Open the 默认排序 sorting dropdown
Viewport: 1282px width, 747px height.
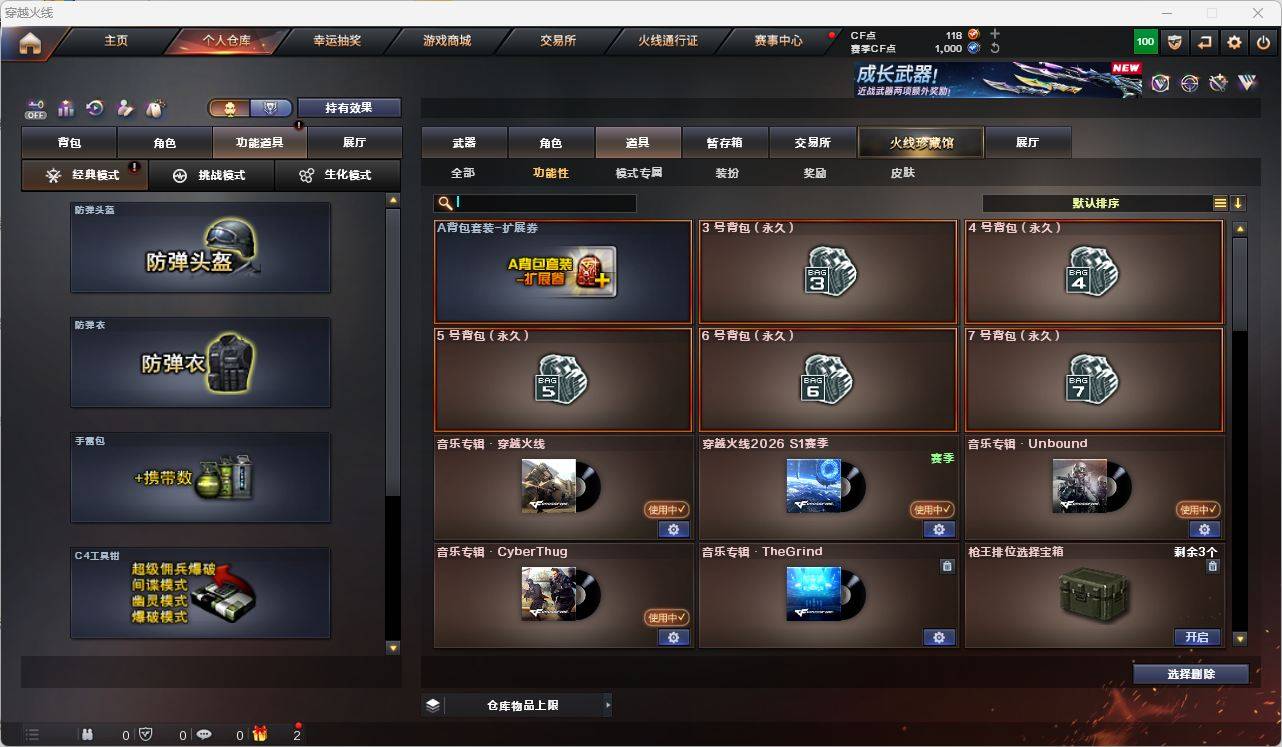click(x=1095, y=202)
